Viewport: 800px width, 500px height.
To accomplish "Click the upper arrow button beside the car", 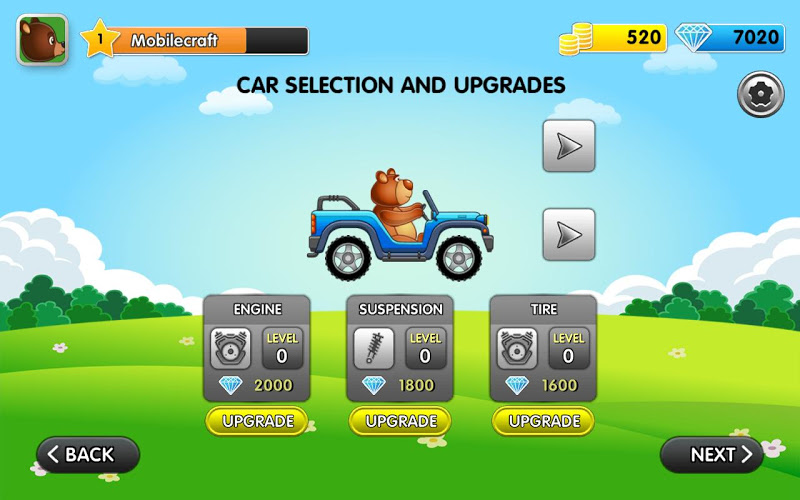I will 569,146.
